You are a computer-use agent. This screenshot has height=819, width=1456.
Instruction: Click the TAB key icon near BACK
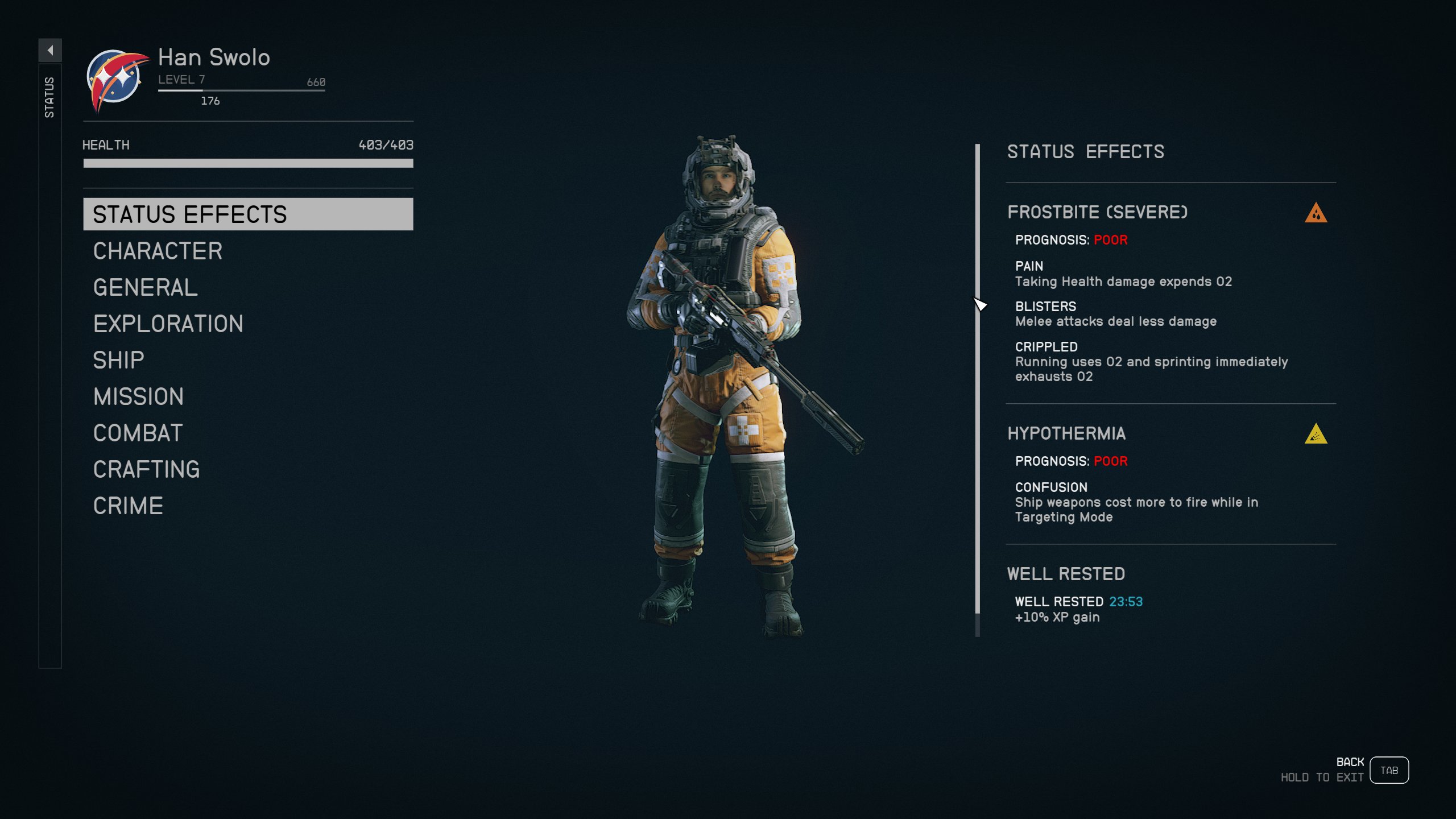tap(1389, 770)
